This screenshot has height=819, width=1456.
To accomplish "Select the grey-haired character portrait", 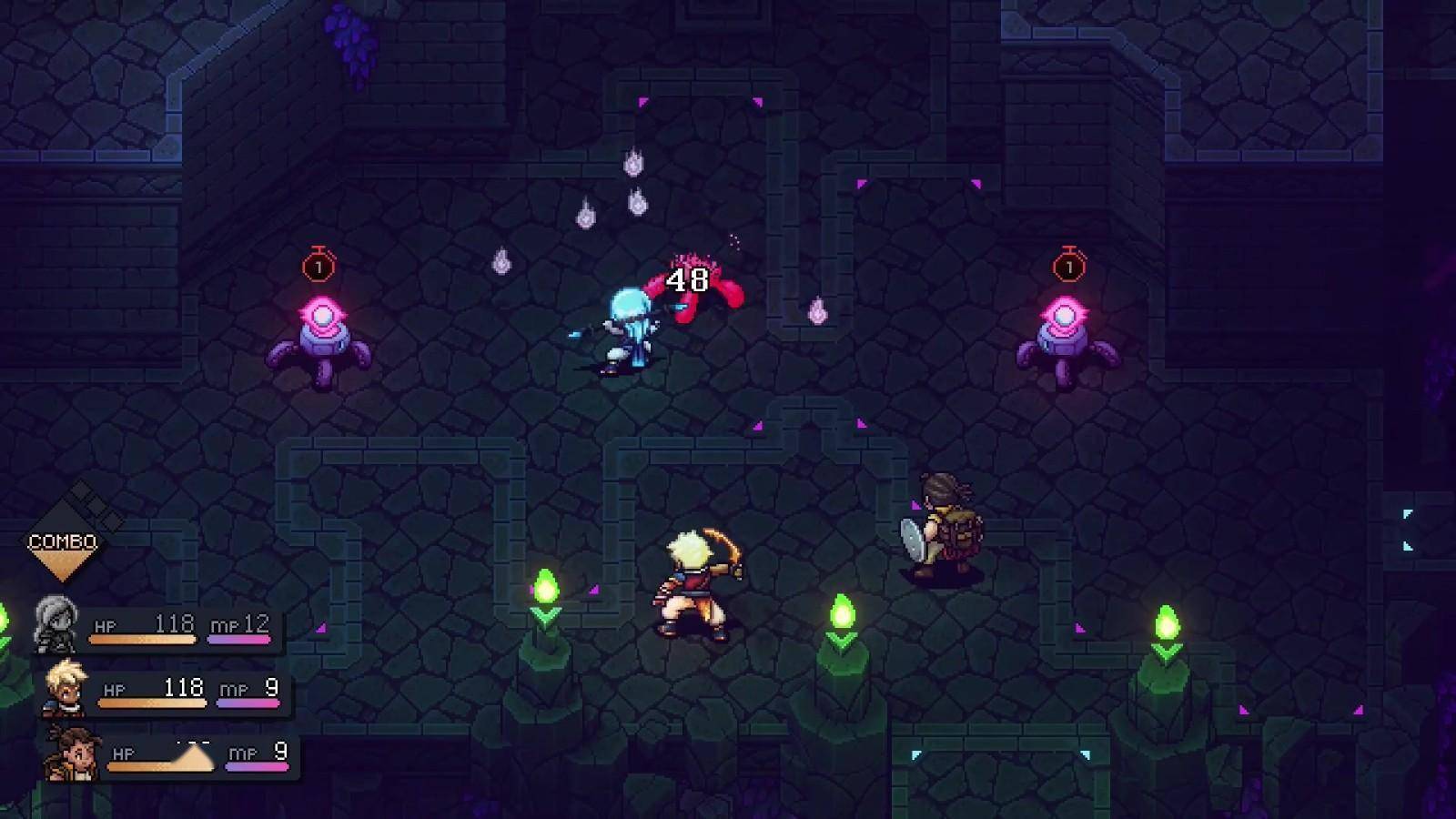I will click(x=56, y=624).
